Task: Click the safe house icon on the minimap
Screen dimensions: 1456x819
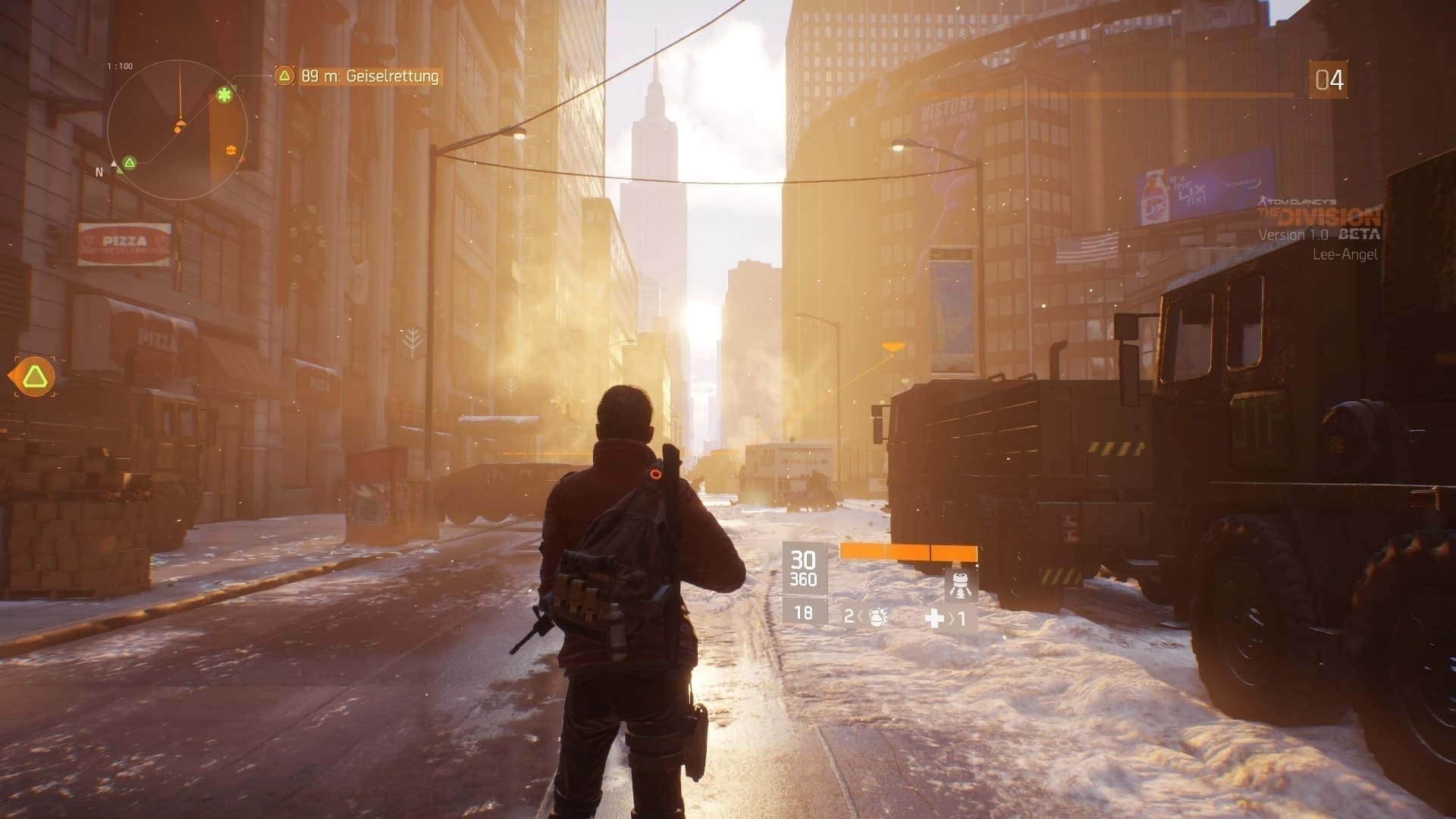Action: (x=230, y=150)
